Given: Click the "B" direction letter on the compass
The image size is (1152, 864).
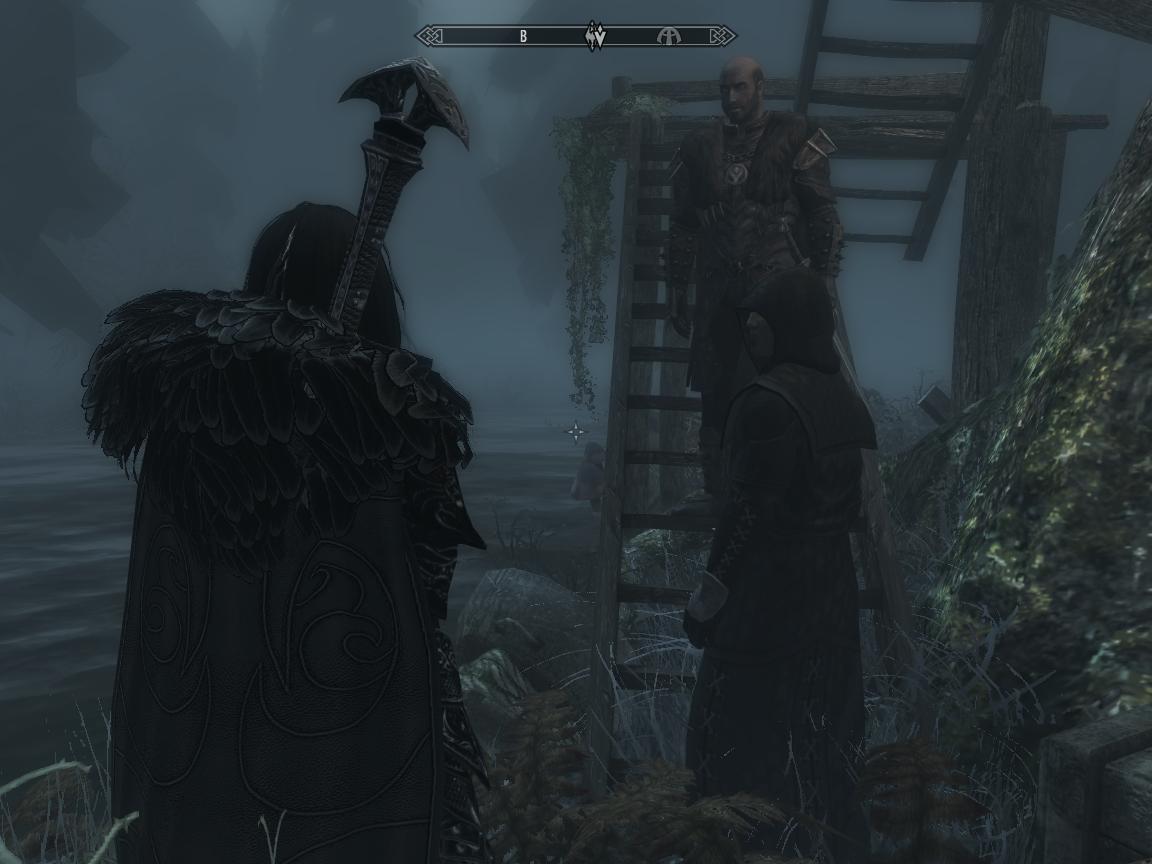Looking at the screenshot, I should point(523,37).
